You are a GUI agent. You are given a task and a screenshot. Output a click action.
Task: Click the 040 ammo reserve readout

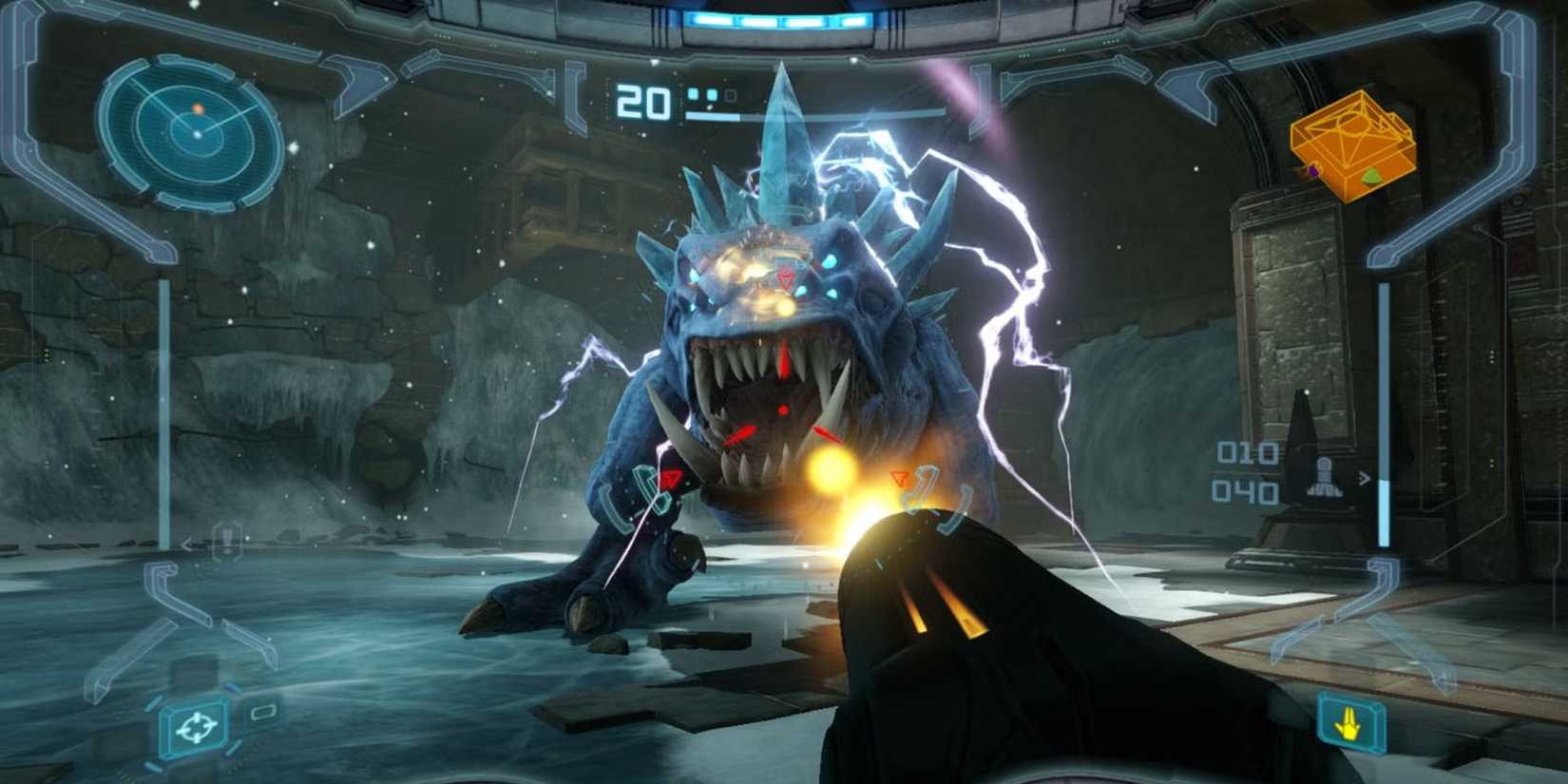pyautogui.click(x=1246, y=491)
